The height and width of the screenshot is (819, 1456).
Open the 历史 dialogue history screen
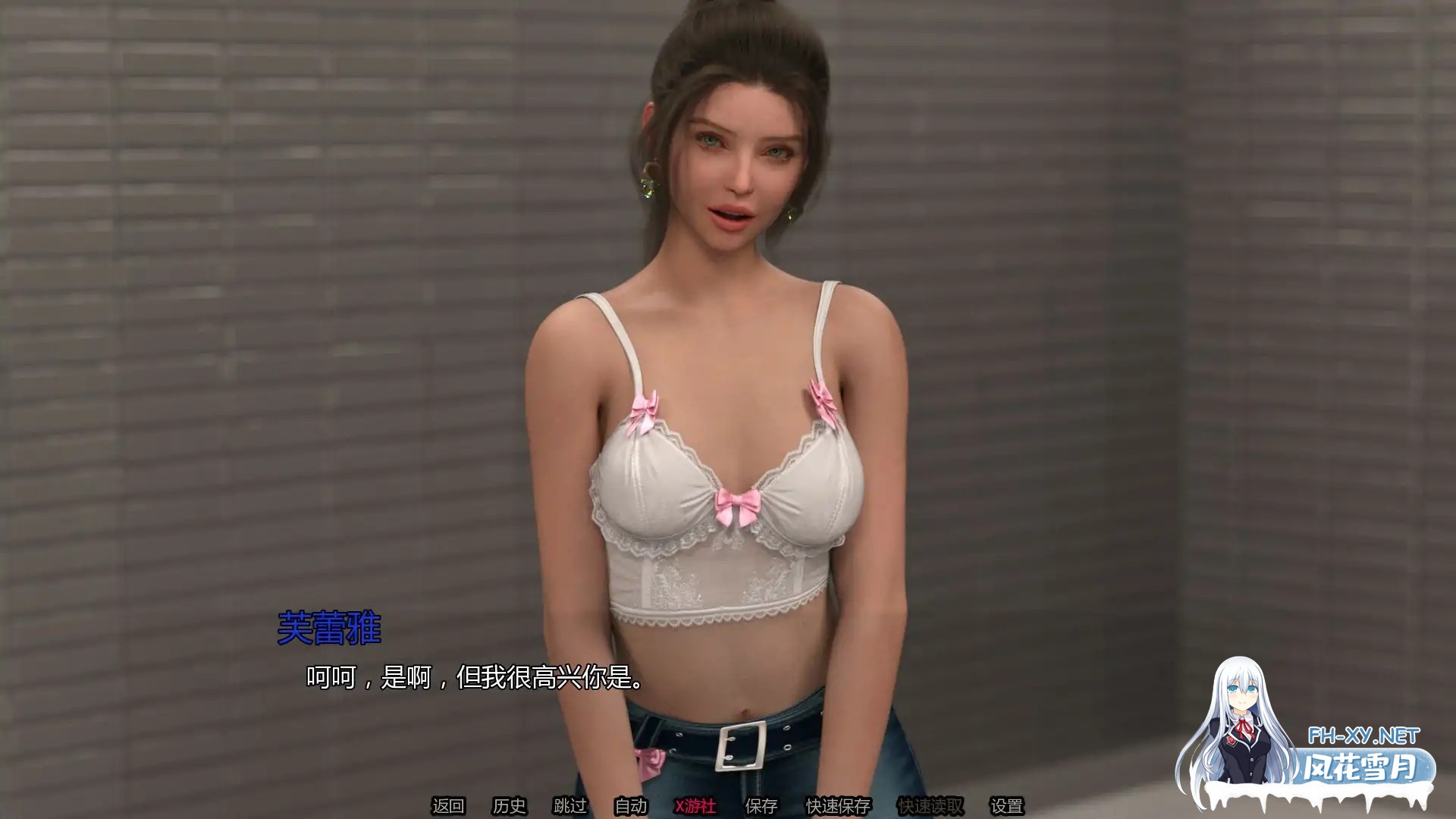[x=511, y=805]
